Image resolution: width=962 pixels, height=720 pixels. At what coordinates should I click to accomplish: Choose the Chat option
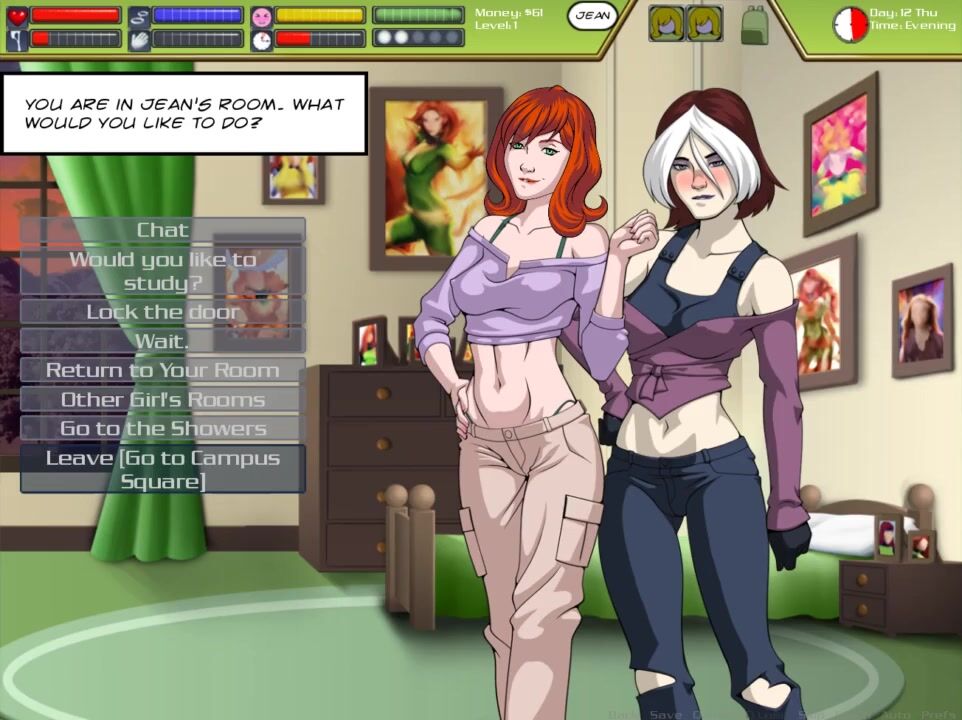click(x=162, y=230)
